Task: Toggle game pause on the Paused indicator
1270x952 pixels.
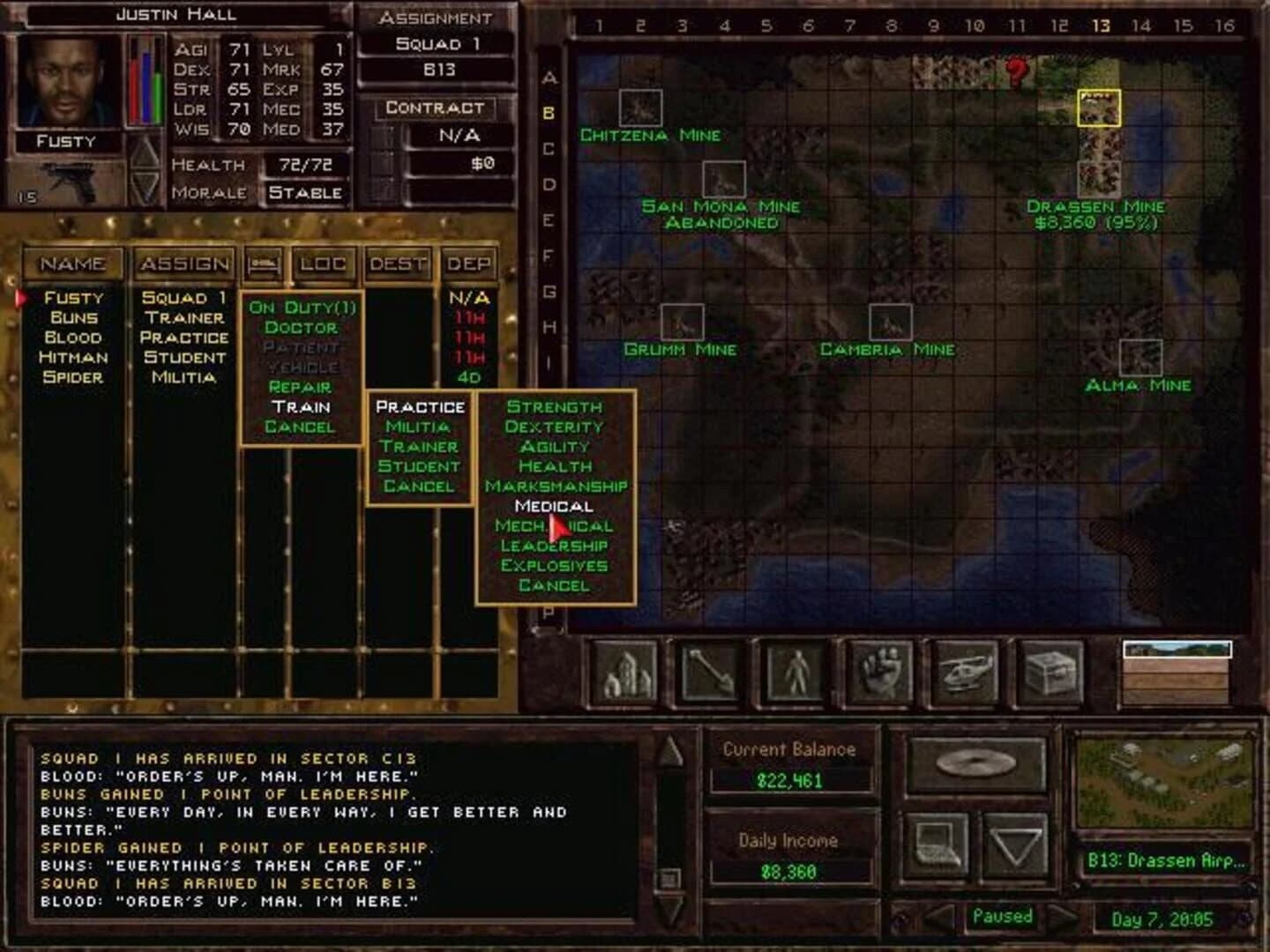Action: [1002, 916]
